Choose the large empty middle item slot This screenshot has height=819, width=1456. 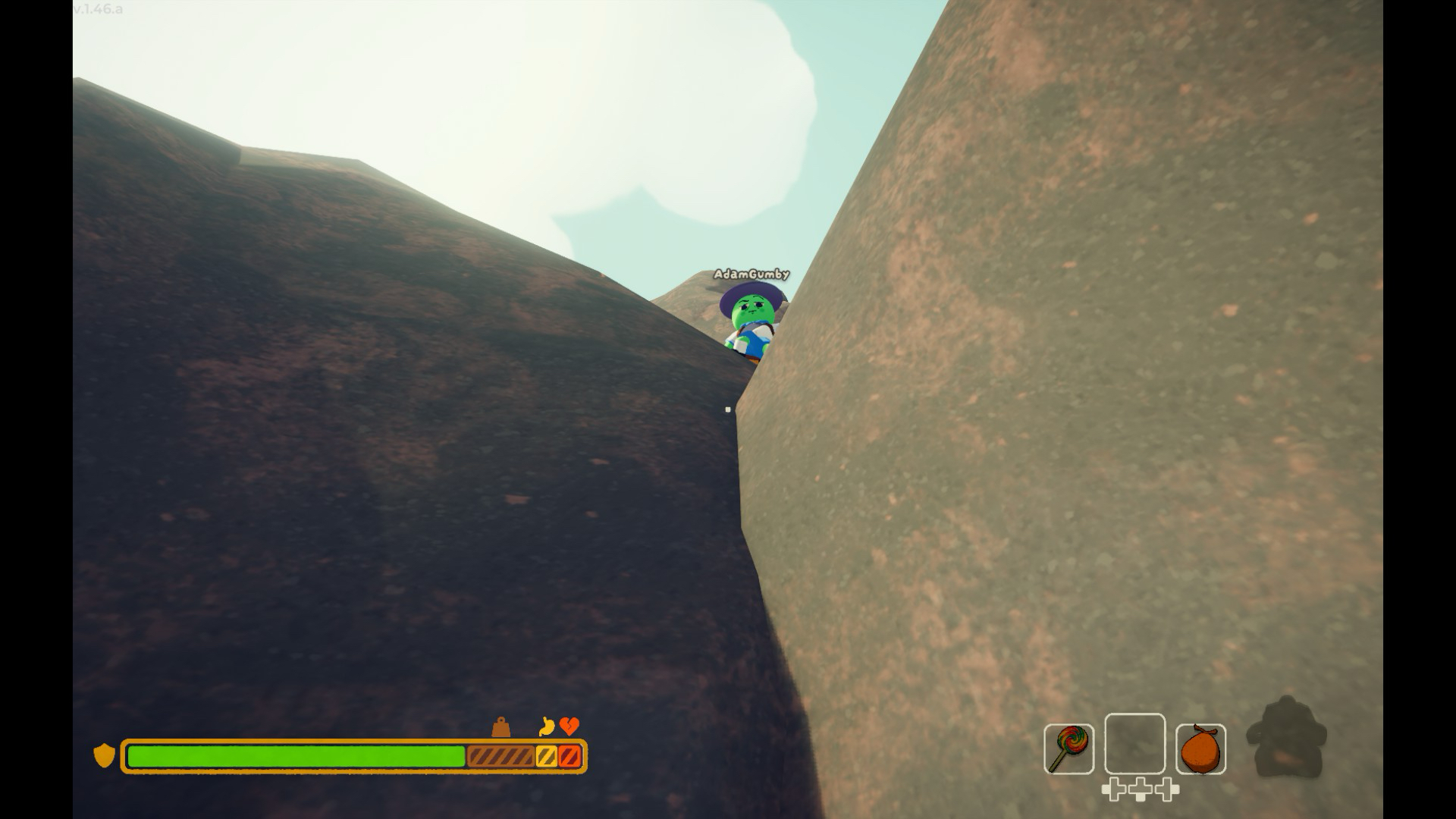[1134, 744]
